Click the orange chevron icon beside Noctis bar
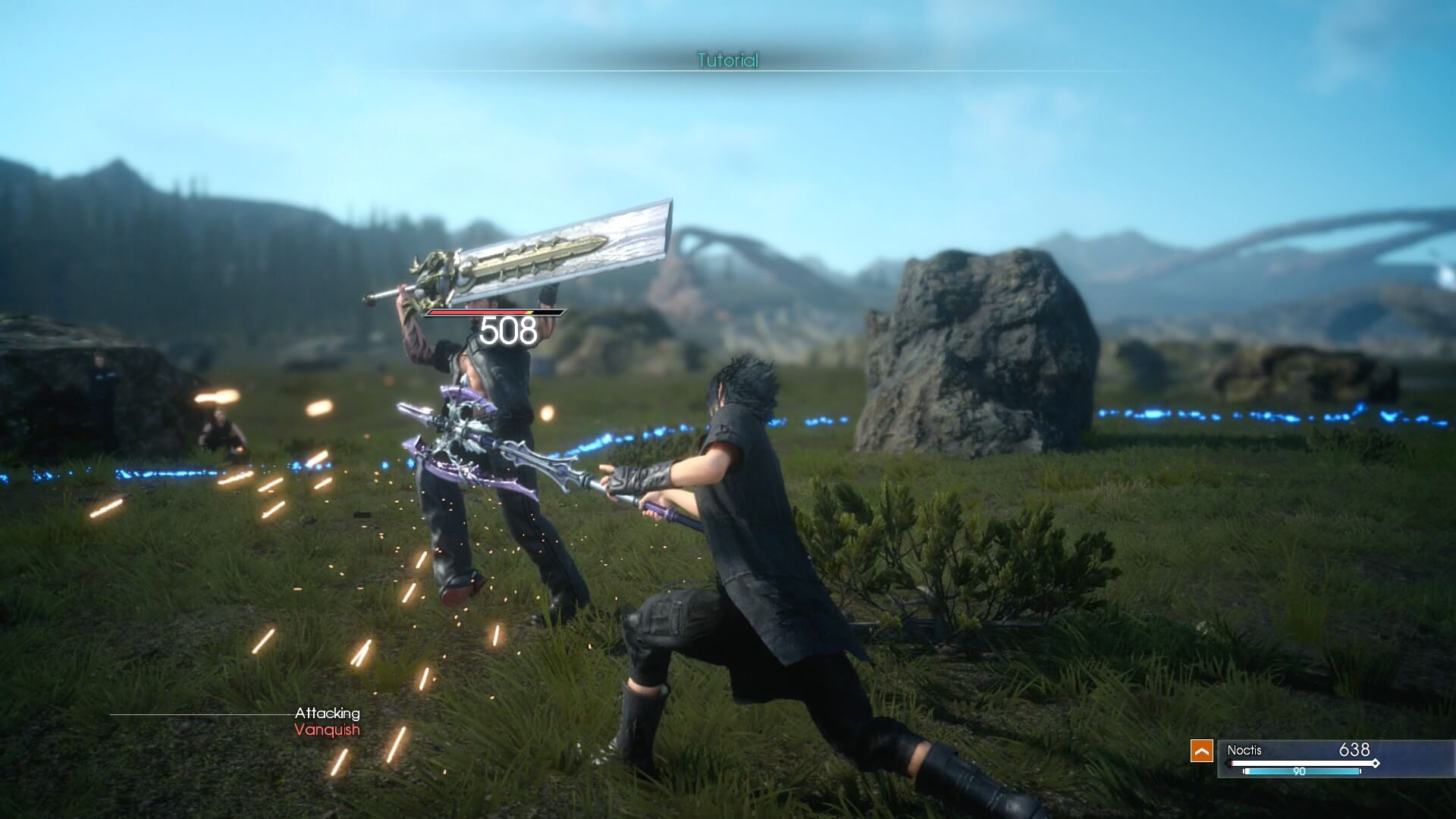 (x=1202, y=751)
